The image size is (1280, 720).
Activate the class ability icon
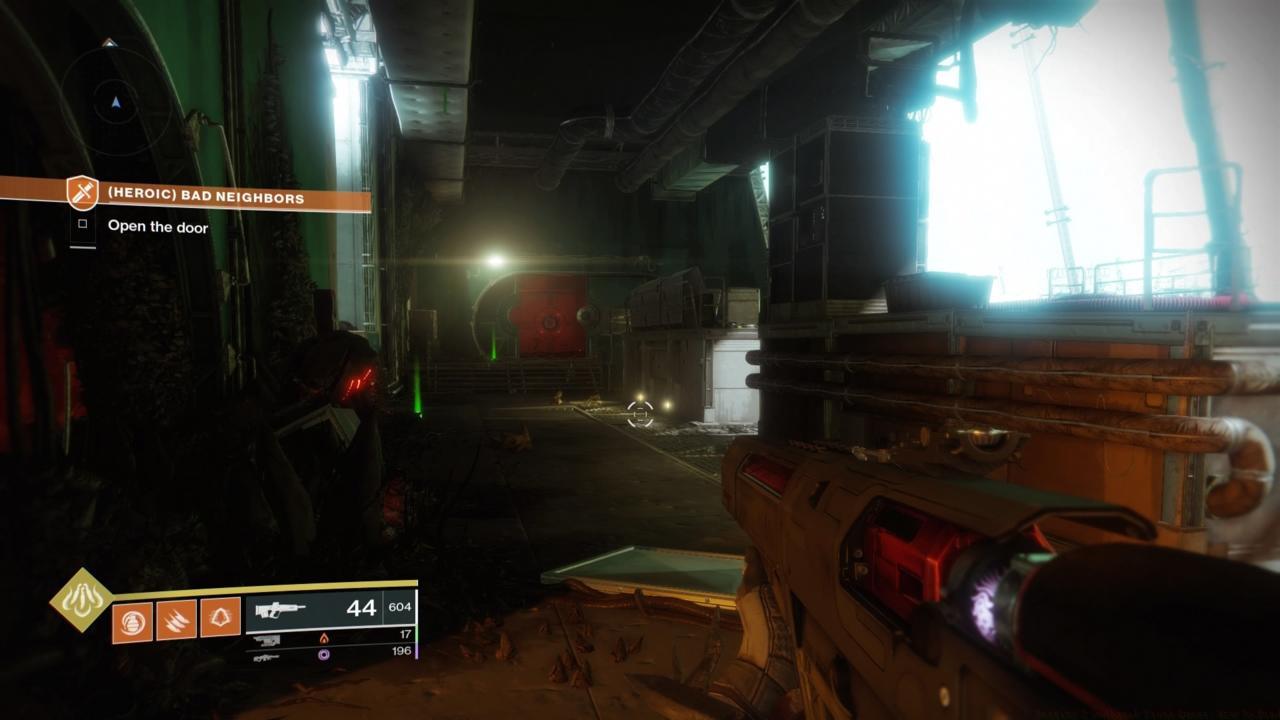click(x=221, y=619)
